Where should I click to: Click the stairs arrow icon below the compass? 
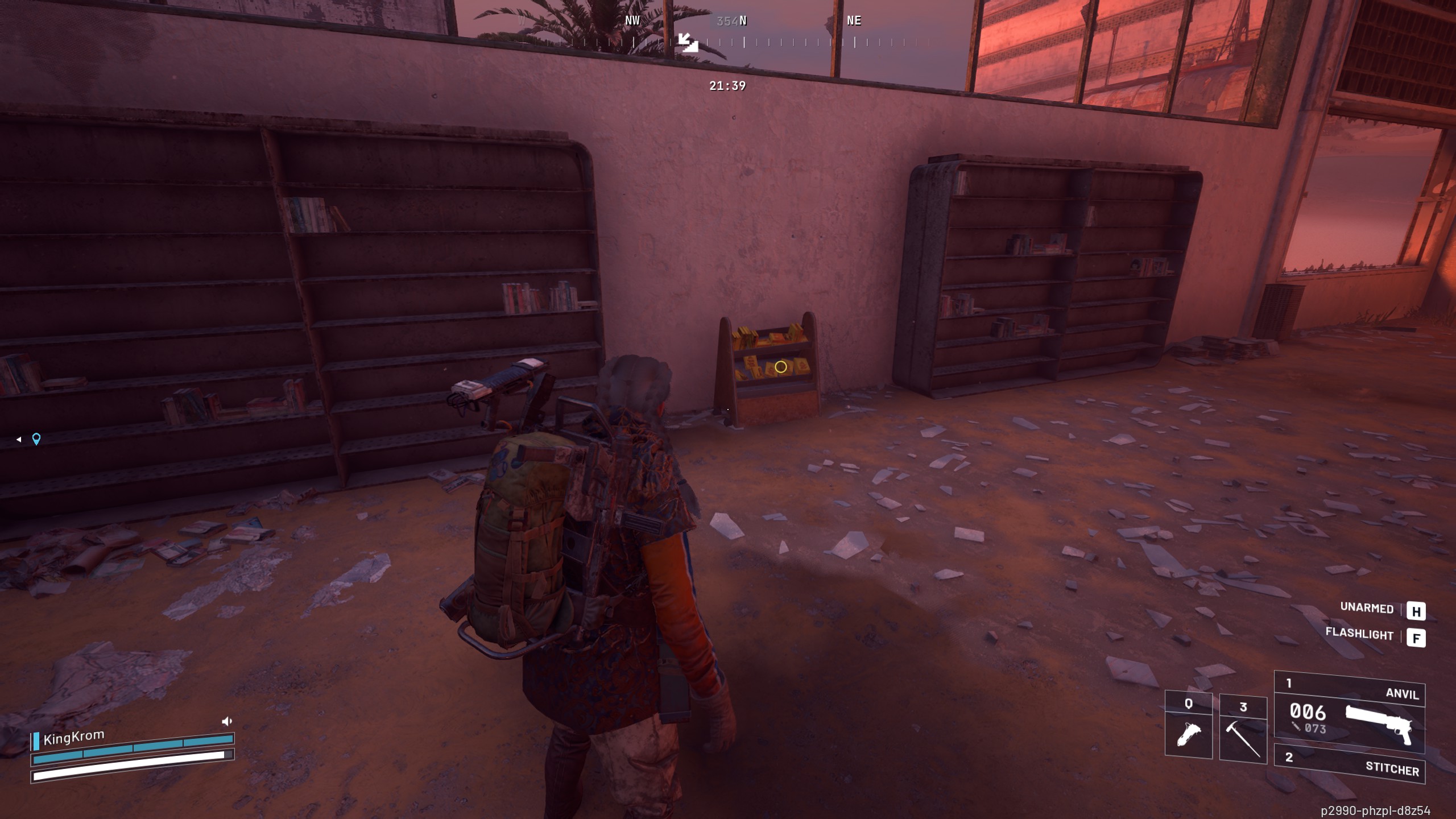point(688,42)
